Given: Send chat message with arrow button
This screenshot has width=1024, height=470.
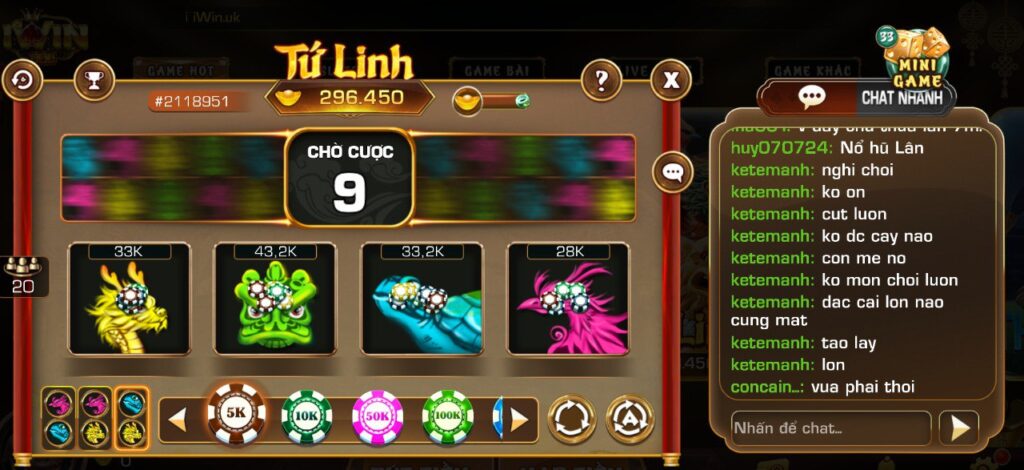Looking at the screenshot, I should coord(958,428).
